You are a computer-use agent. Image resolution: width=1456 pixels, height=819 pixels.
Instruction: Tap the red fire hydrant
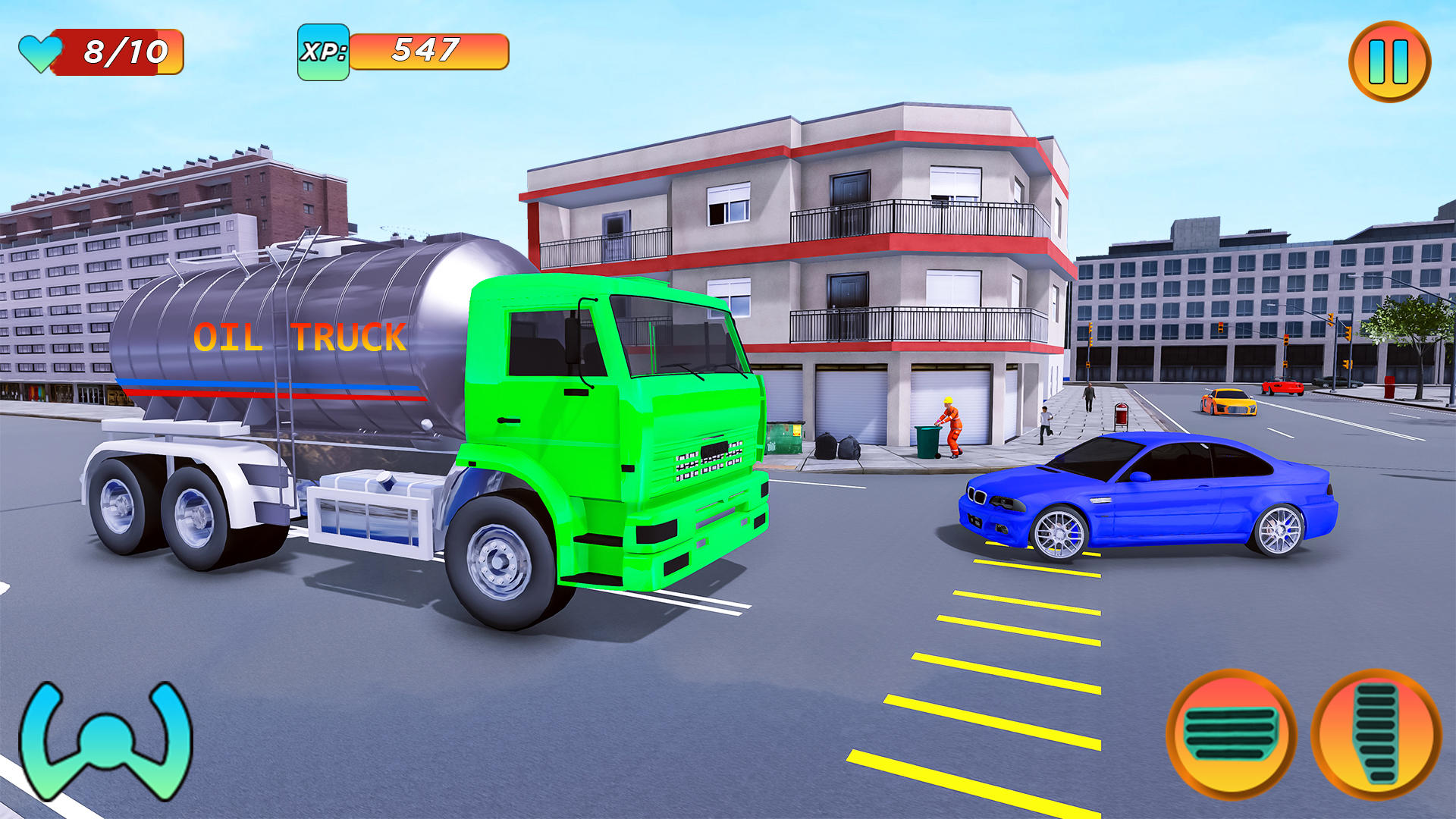[x=1389, y=388]
